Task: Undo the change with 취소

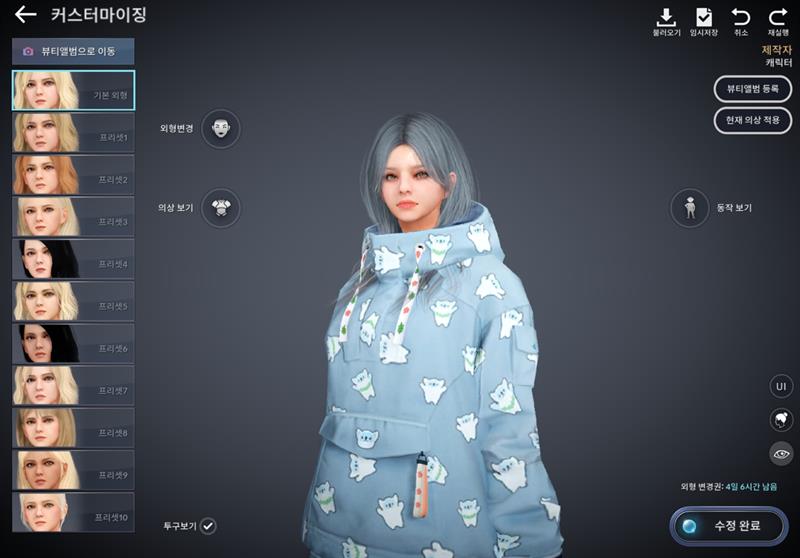Action: (x=741, y=20)
